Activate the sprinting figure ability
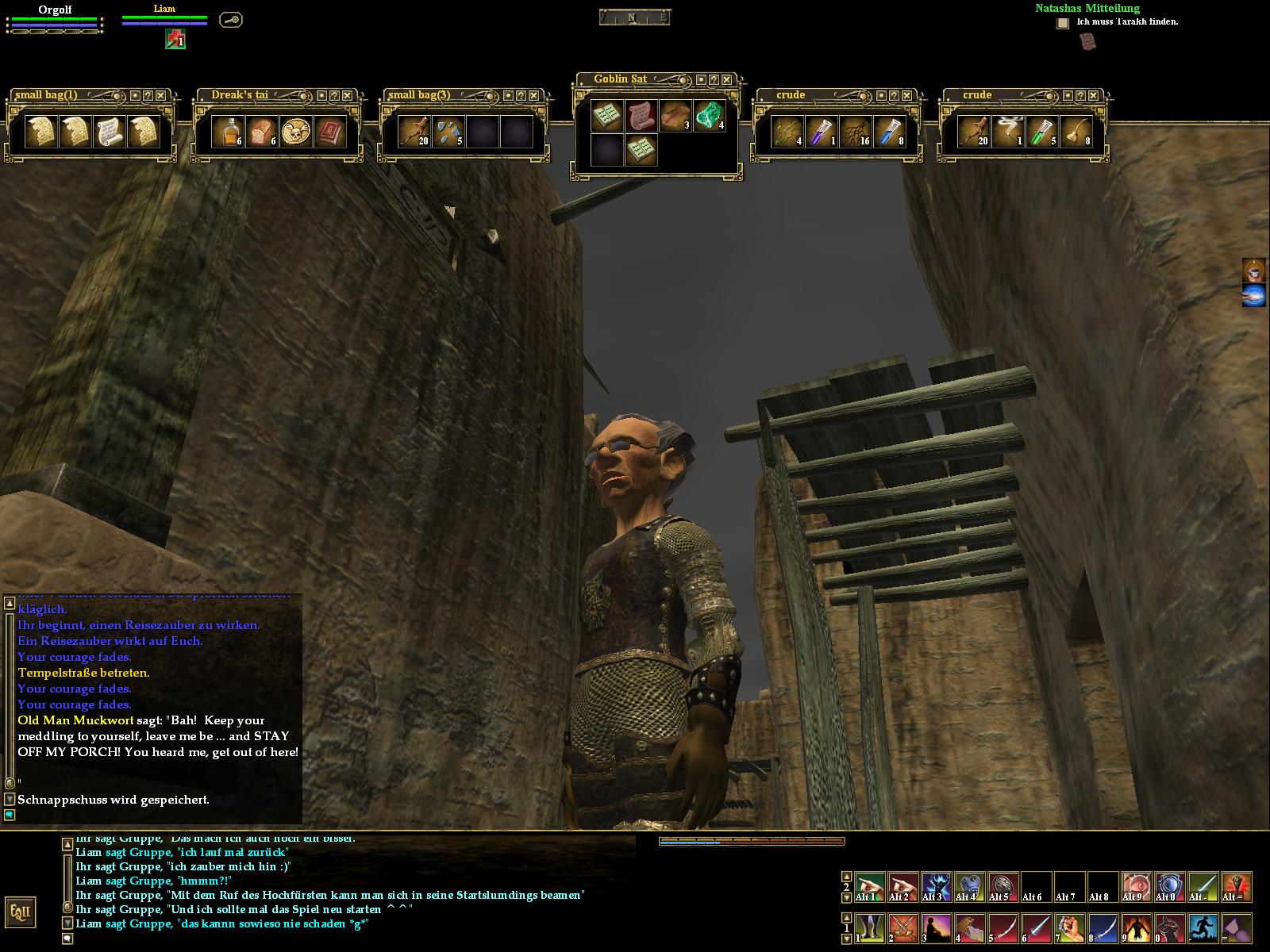This screenshot has height=952, width=1270. 1203,927
